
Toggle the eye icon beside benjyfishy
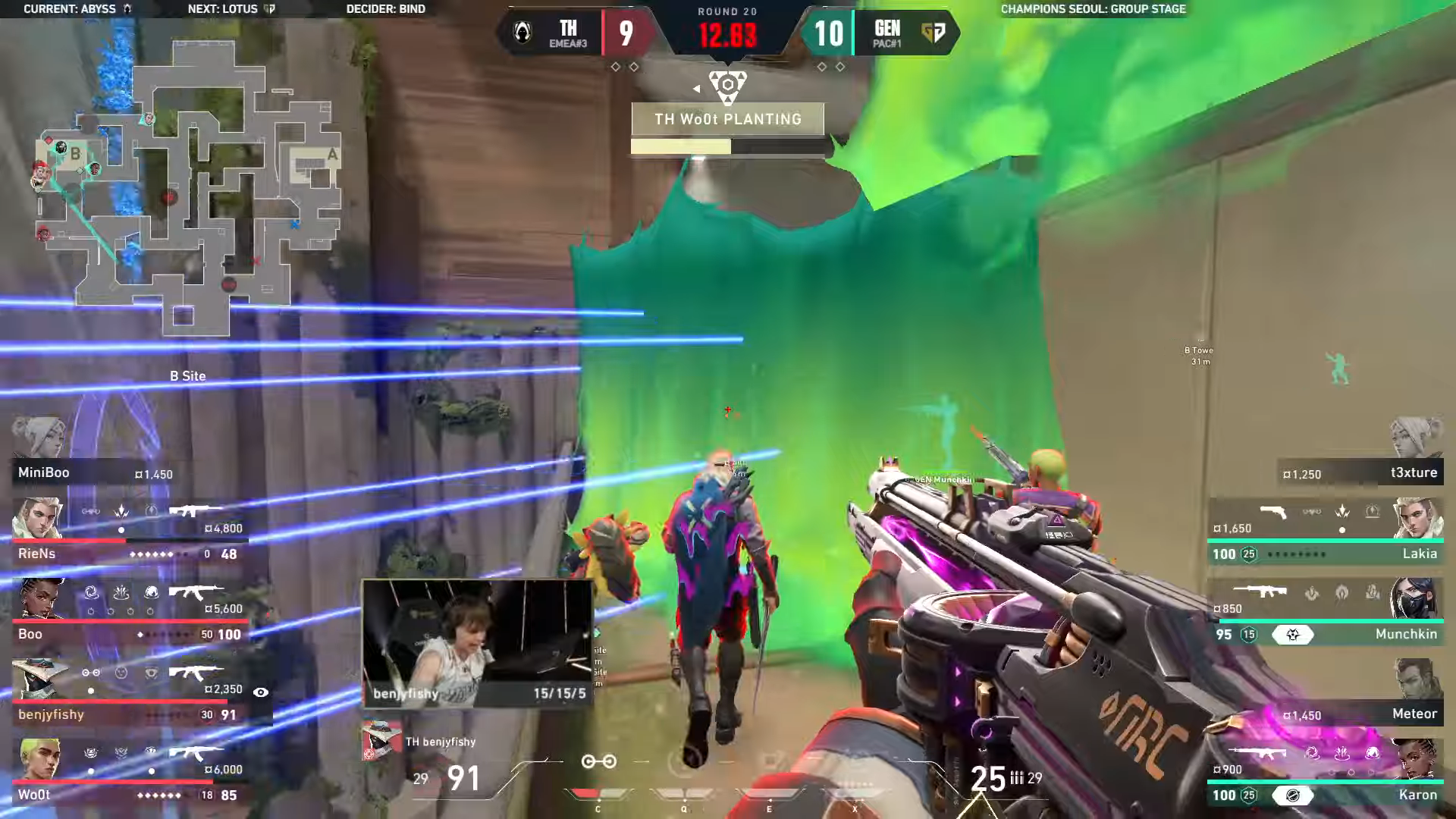click(x=260, y=692)
